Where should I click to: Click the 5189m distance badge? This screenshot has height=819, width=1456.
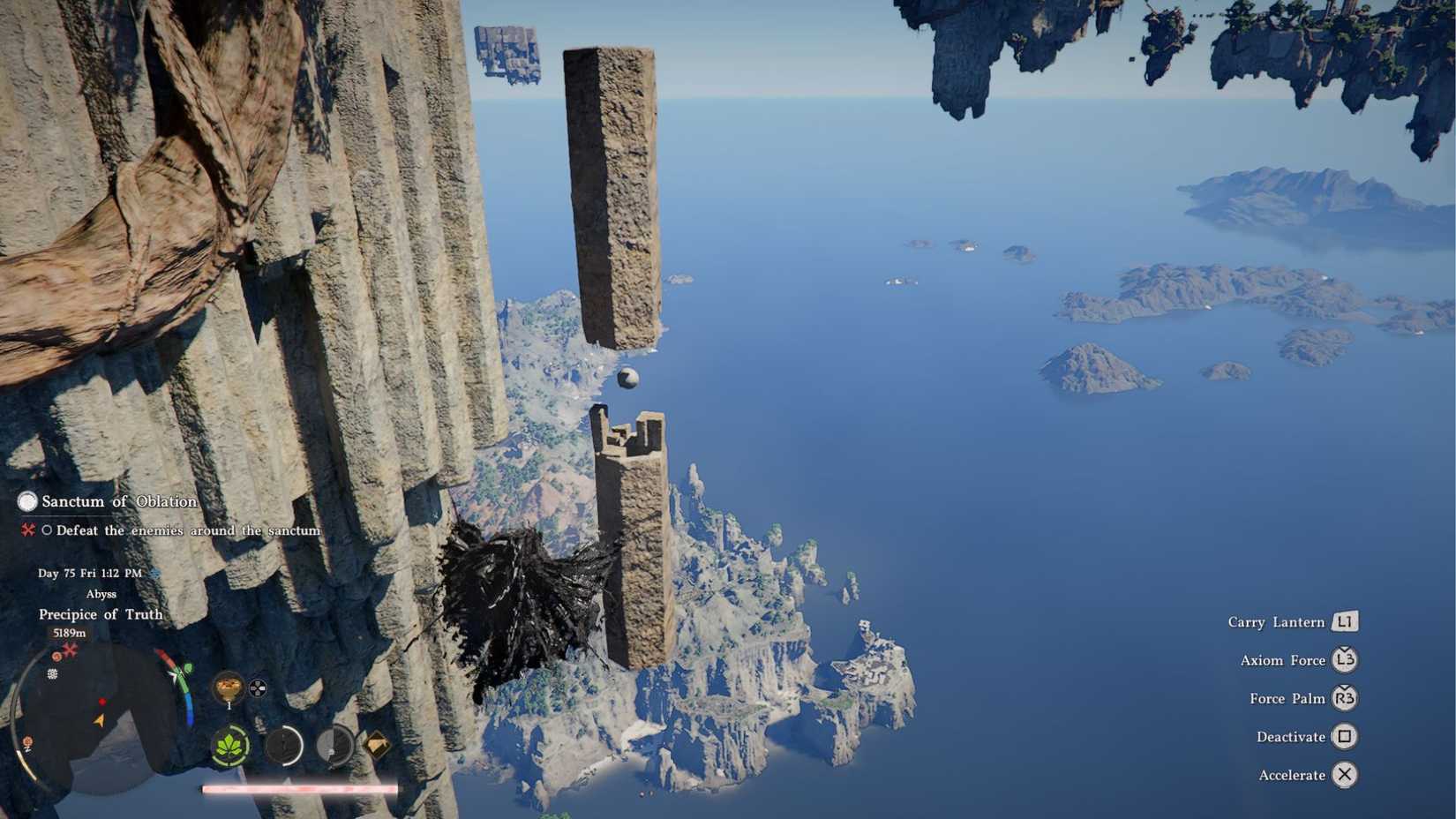pyautogui.click(x=70, y=633)
